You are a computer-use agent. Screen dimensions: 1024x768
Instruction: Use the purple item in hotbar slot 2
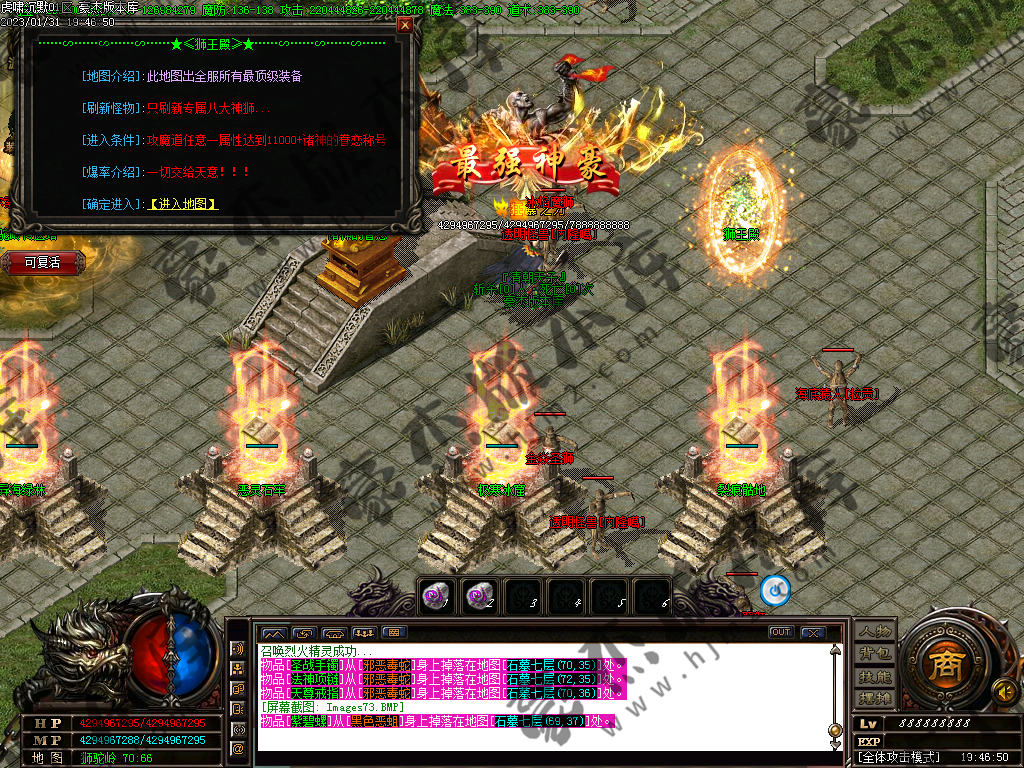point(478,595)
